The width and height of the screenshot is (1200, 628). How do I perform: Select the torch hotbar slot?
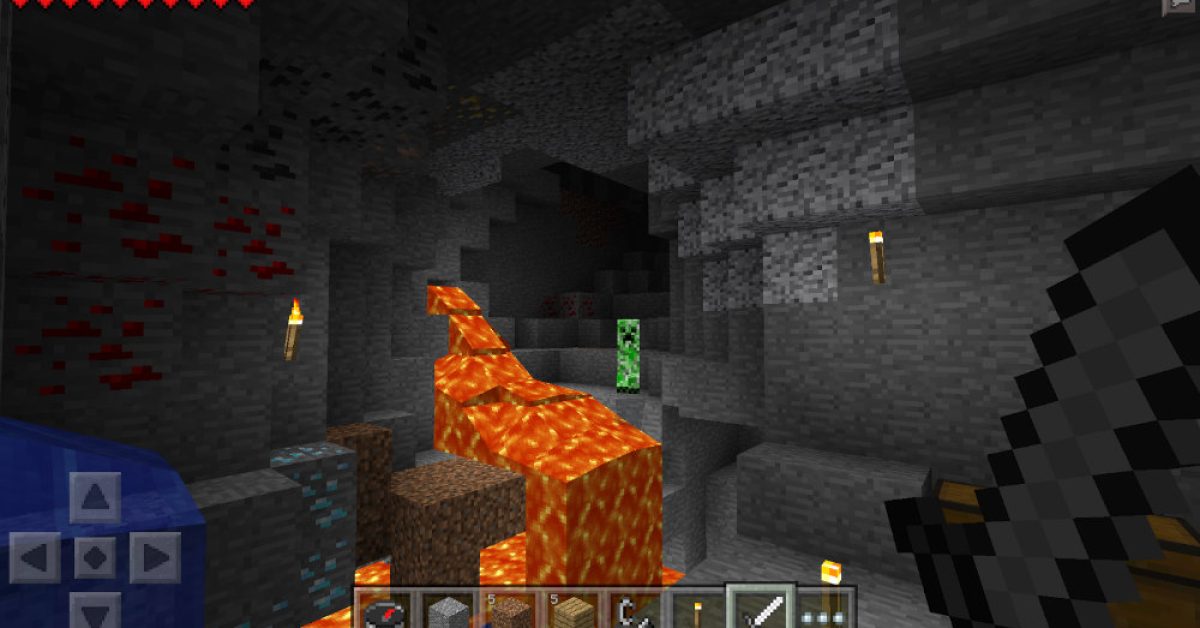pyautogui.click(x=698, y=611)
